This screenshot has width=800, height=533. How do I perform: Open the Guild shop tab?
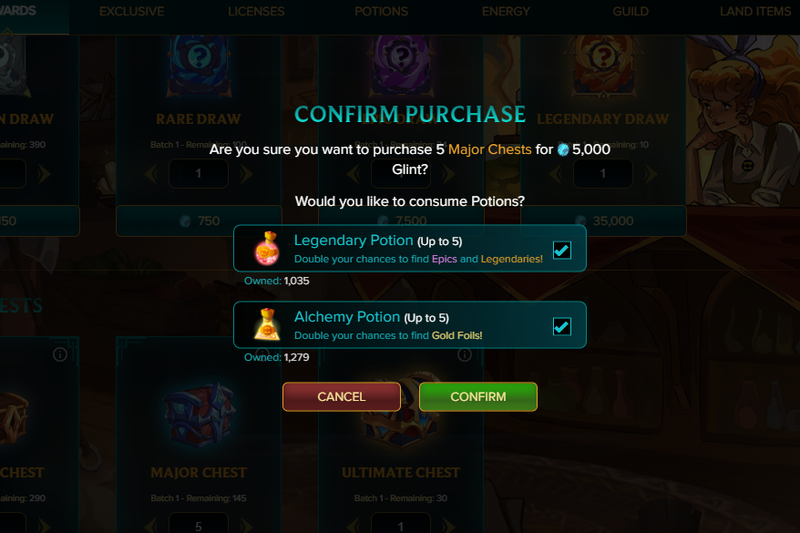[630, 12]
